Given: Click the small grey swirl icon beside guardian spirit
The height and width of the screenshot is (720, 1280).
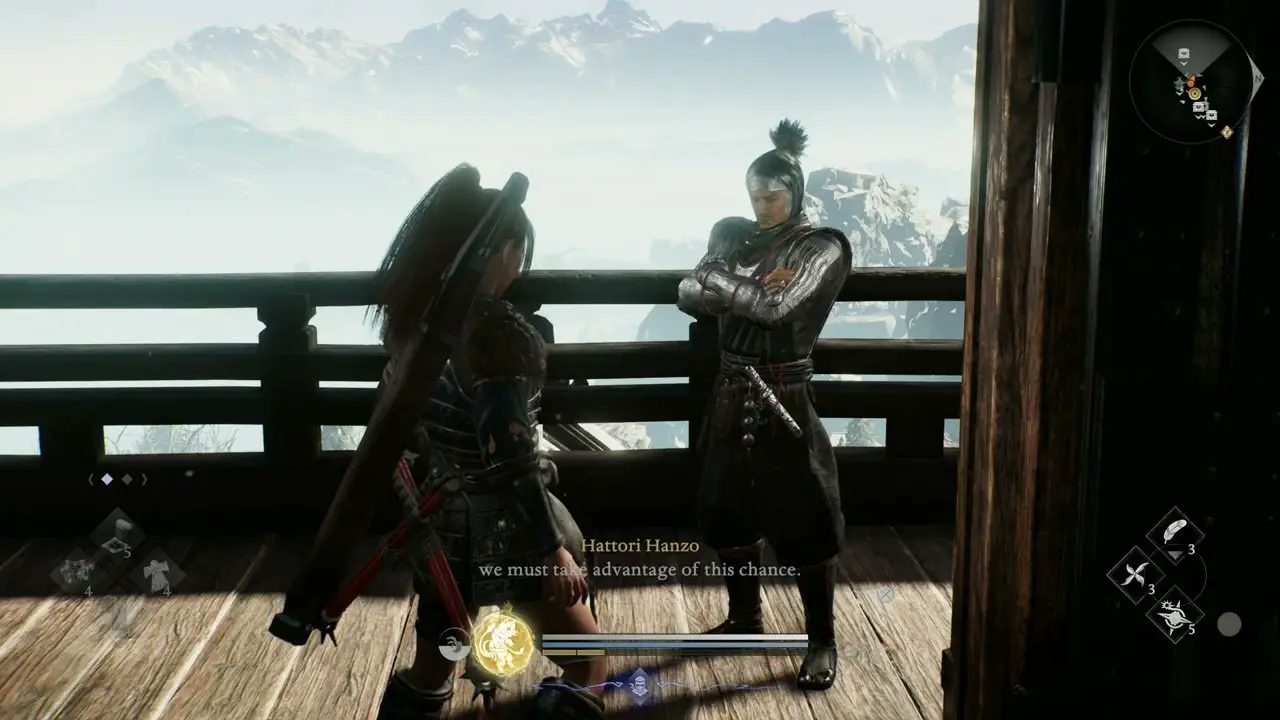Looking at the screenshot, I should pyautogui.click(x=456, y=646).
